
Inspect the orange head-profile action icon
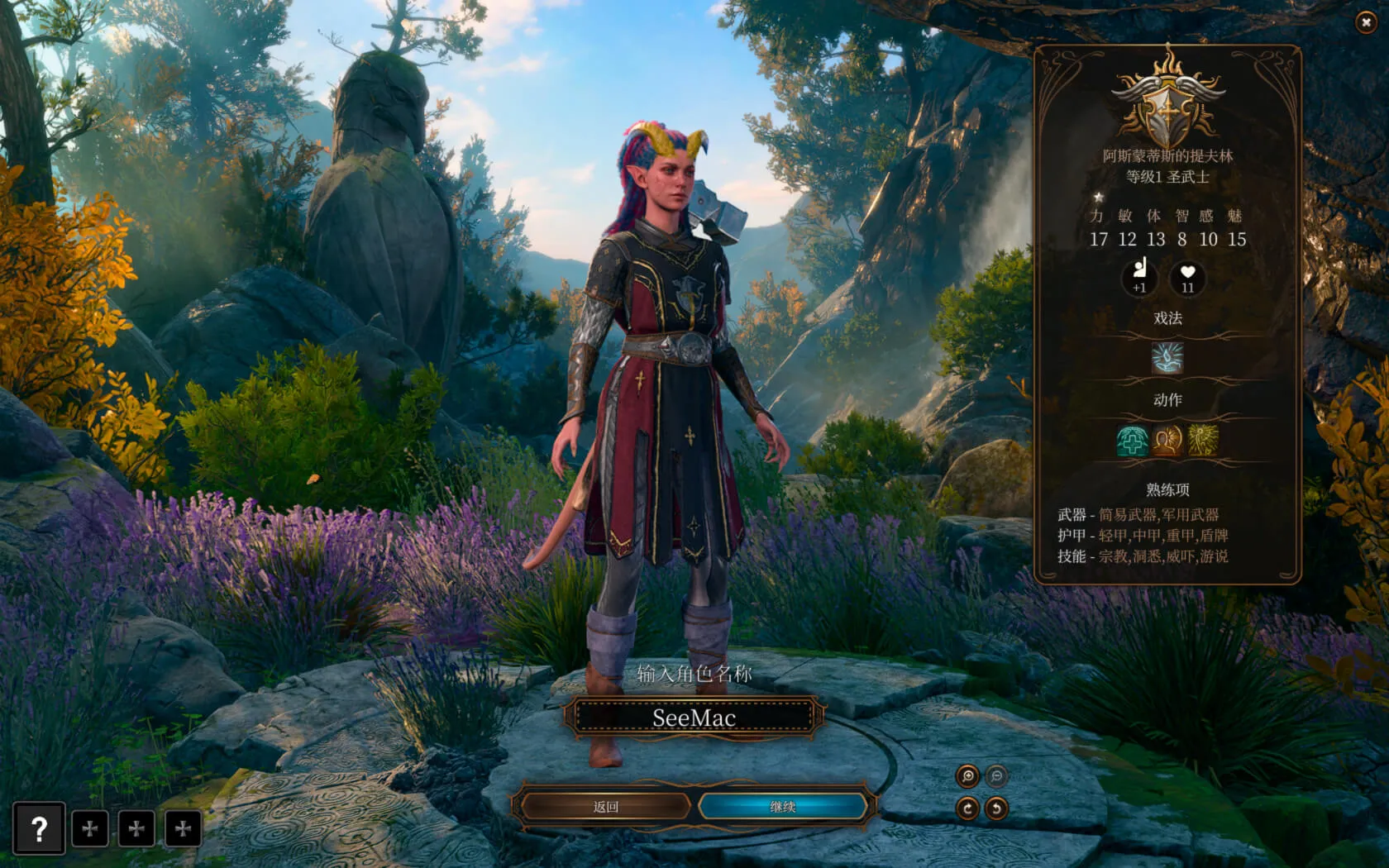(x=1167, y=441)
